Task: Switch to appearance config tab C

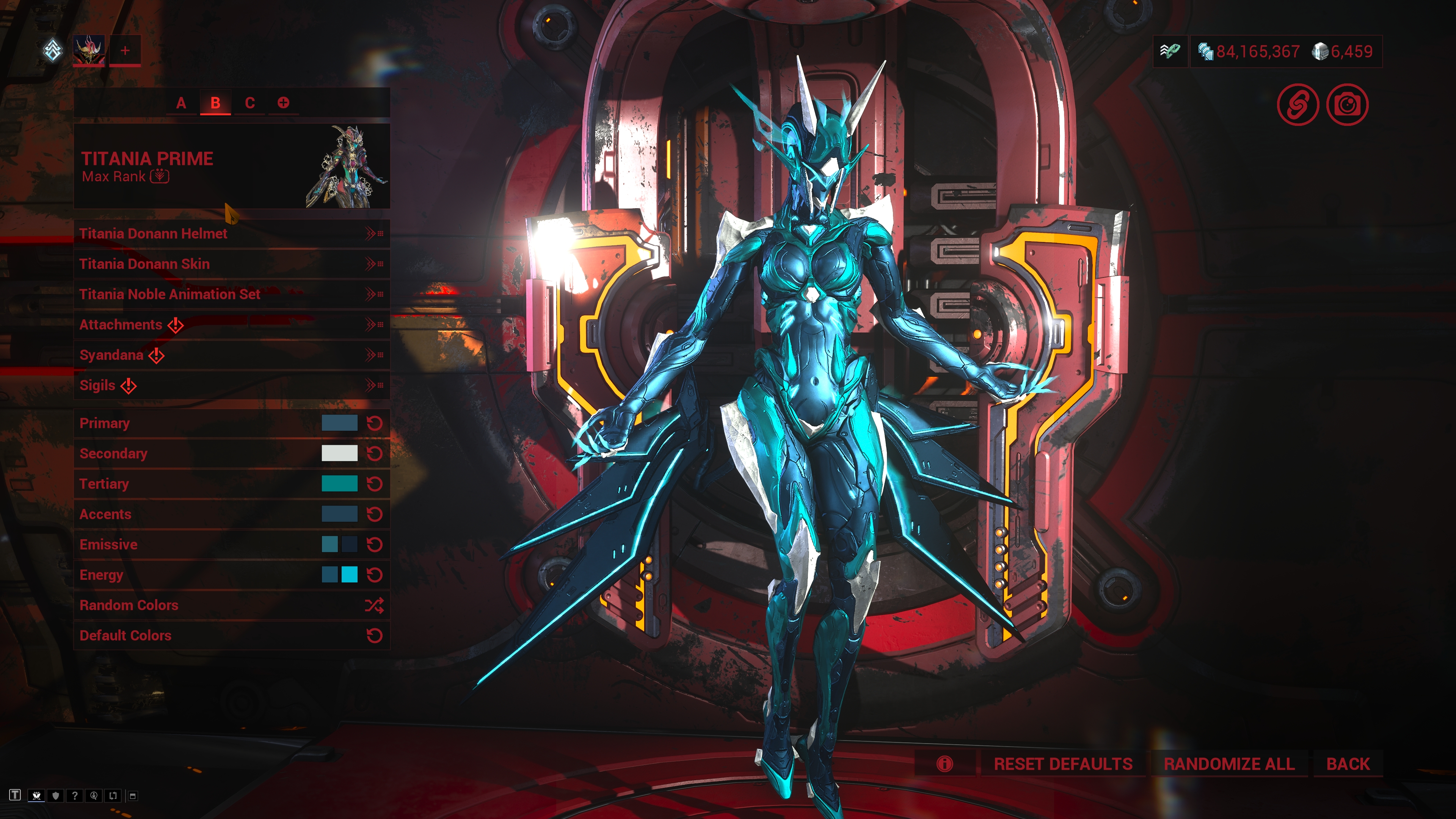Action: pyautogui.click(x=250, y=103)
